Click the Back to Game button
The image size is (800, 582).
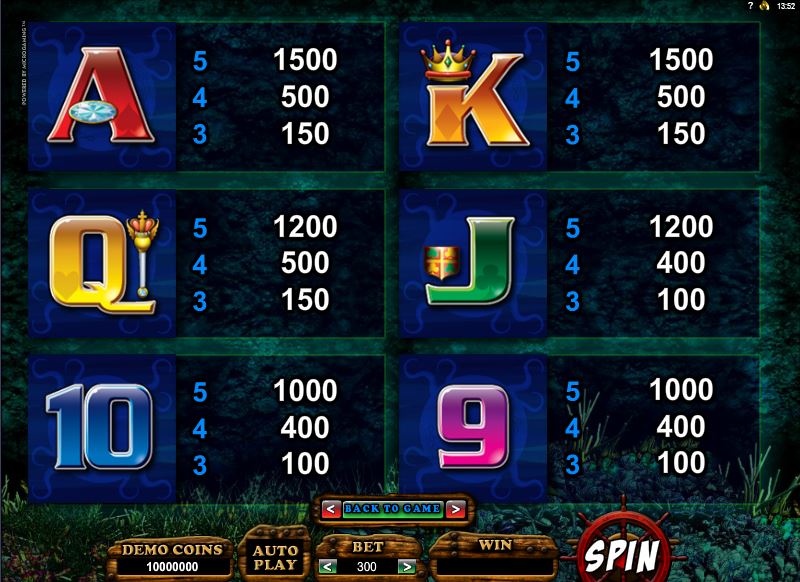tap(392, 509)
